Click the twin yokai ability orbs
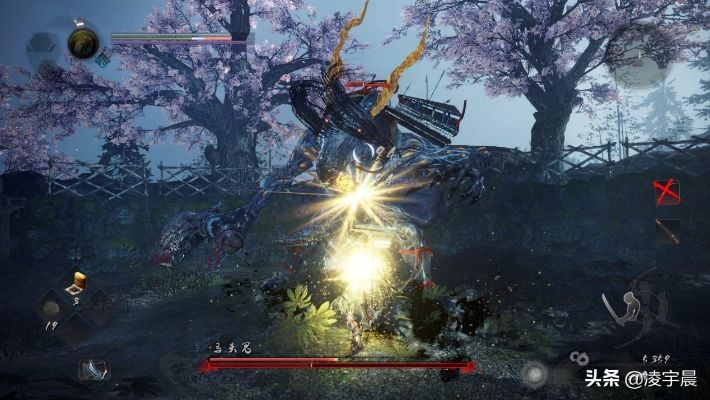 click(577, 357)
